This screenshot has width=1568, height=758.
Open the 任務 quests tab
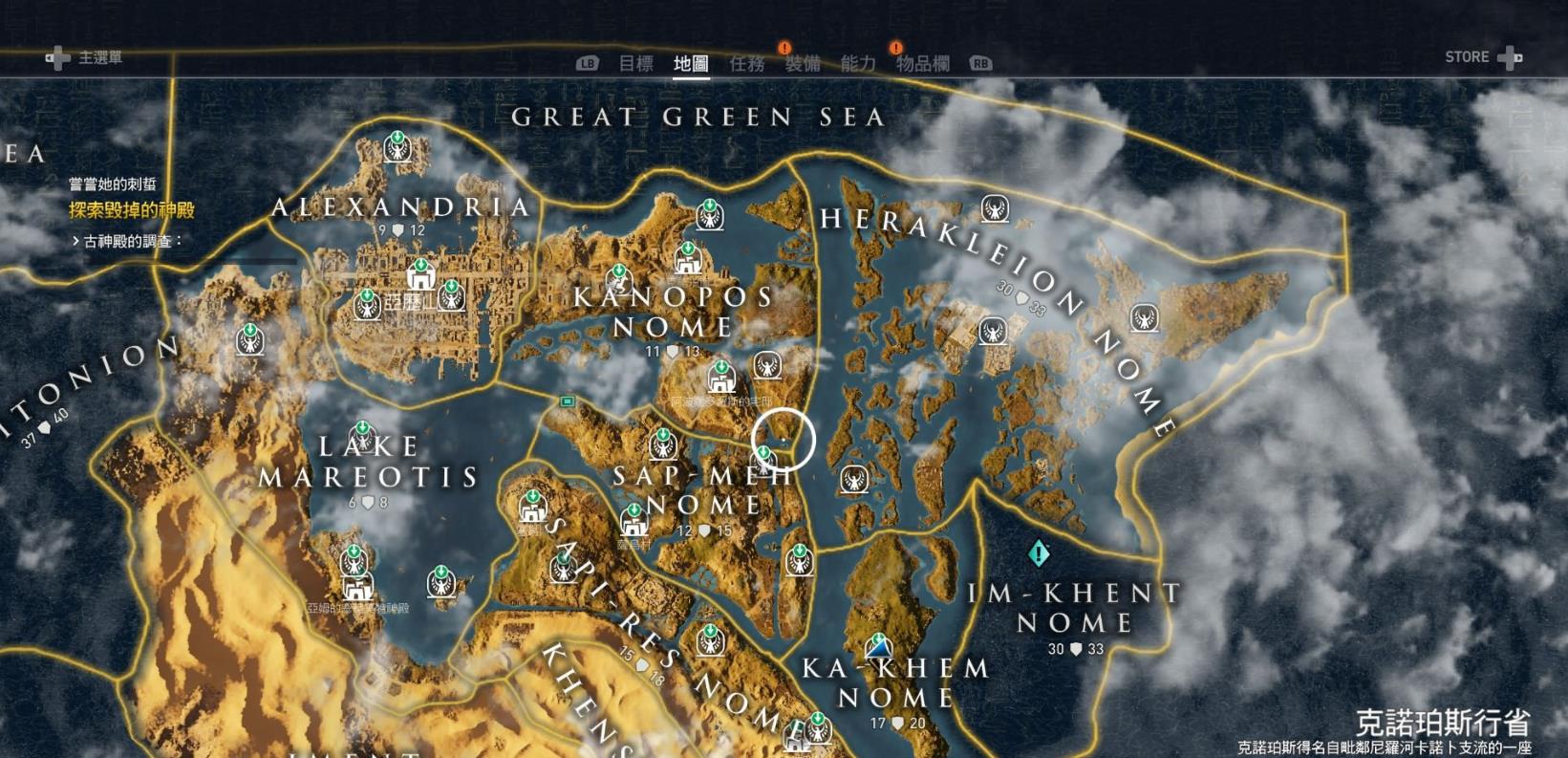(746, 64)
